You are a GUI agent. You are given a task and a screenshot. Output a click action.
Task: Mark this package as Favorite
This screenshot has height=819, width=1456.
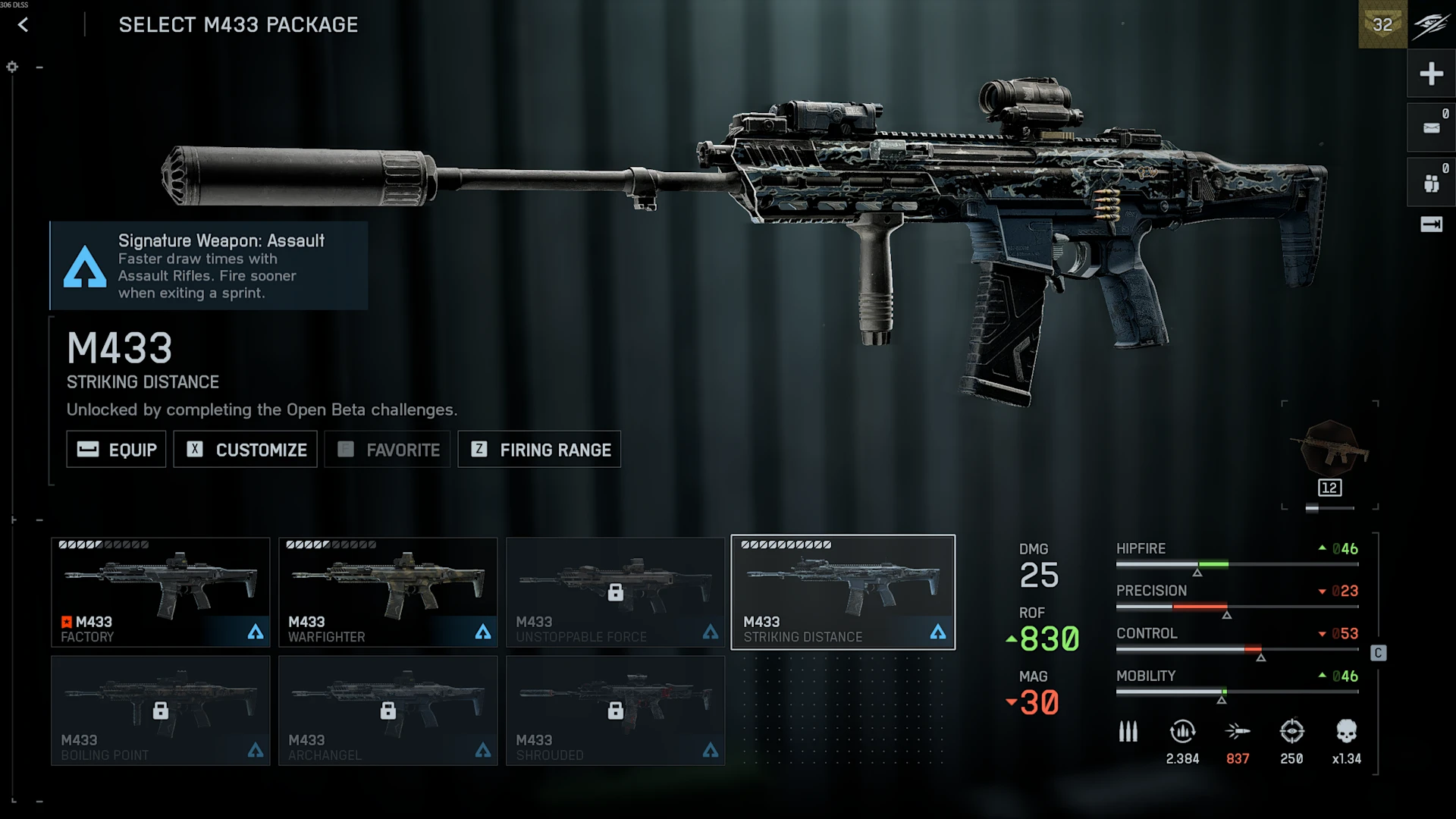[388, 450]
